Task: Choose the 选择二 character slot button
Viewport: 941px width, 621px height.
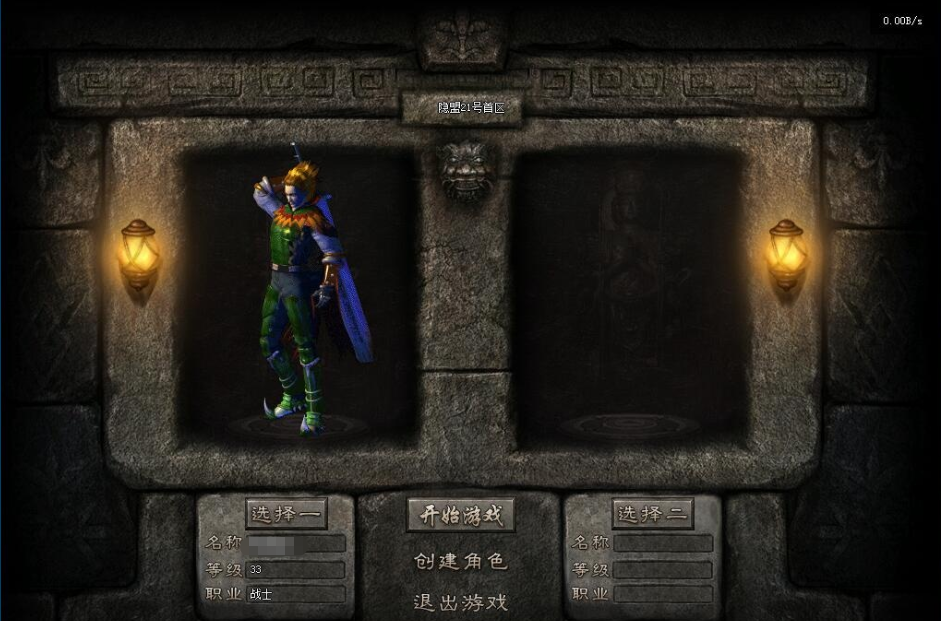Action: tap(652, 514)
